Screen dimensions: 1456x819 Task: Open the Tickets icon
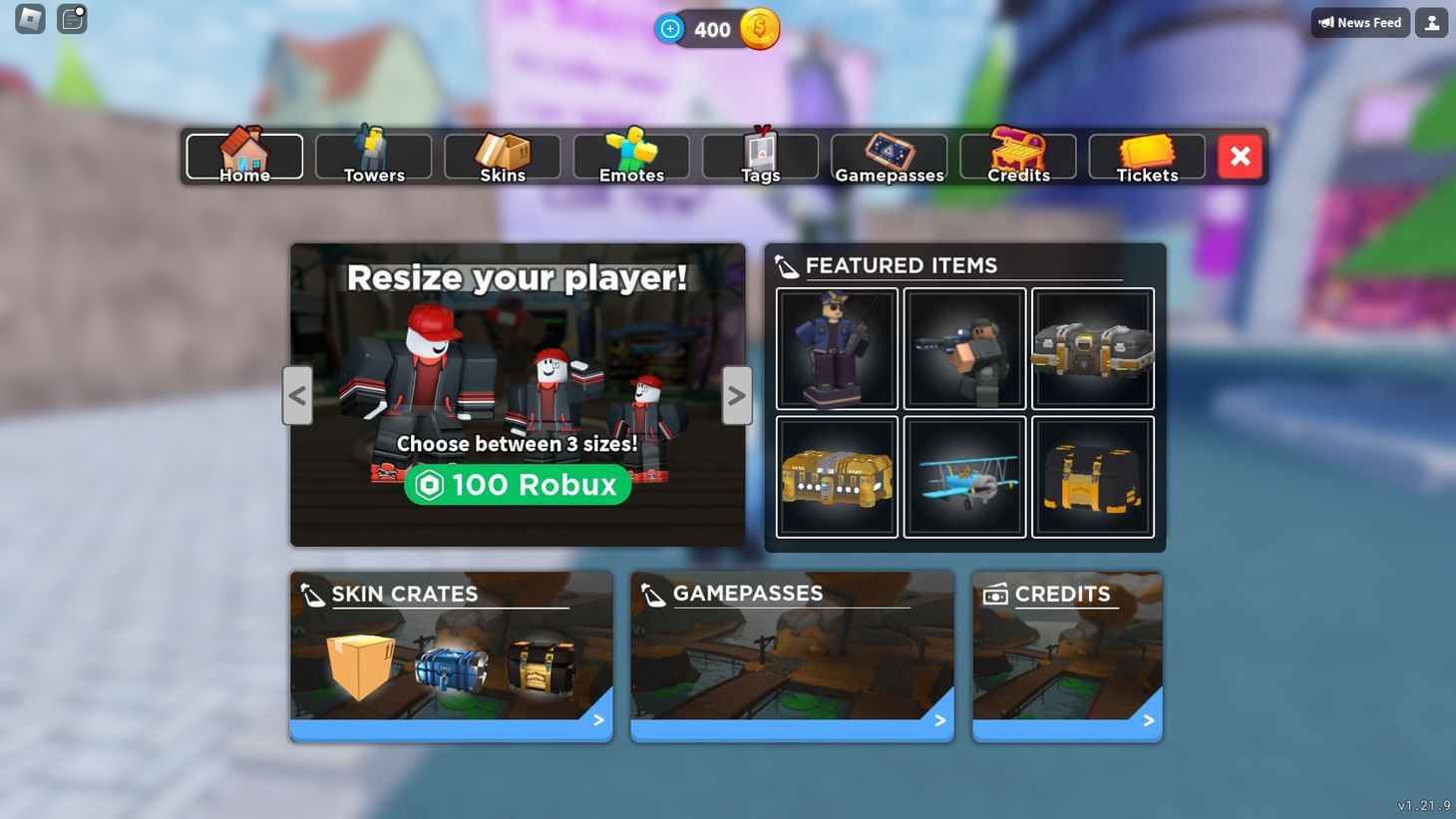pyautogui.click(x=1146, y=150)
